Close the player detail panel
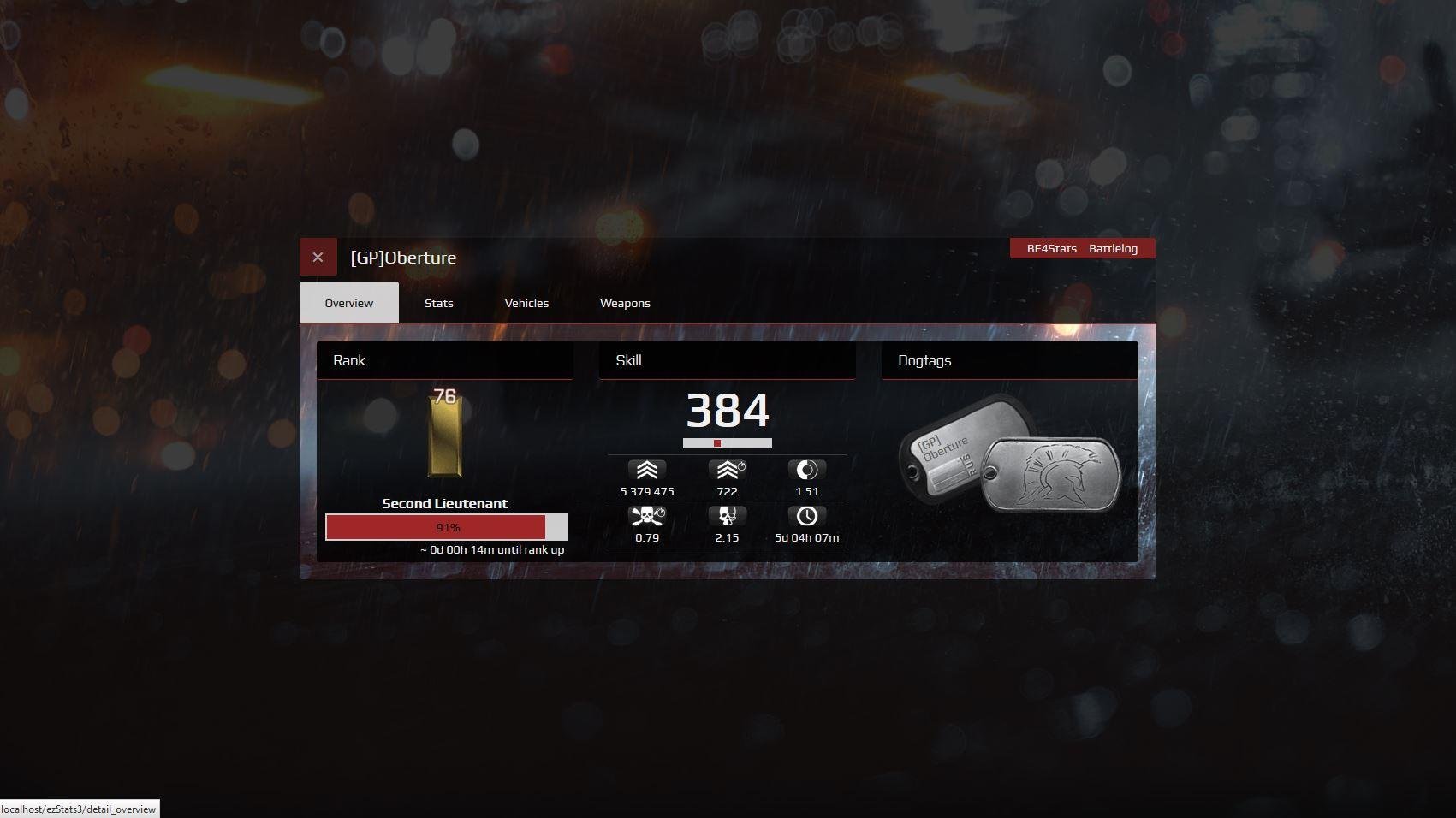This screenshot has width=1456, height=818. coord(318,257)
